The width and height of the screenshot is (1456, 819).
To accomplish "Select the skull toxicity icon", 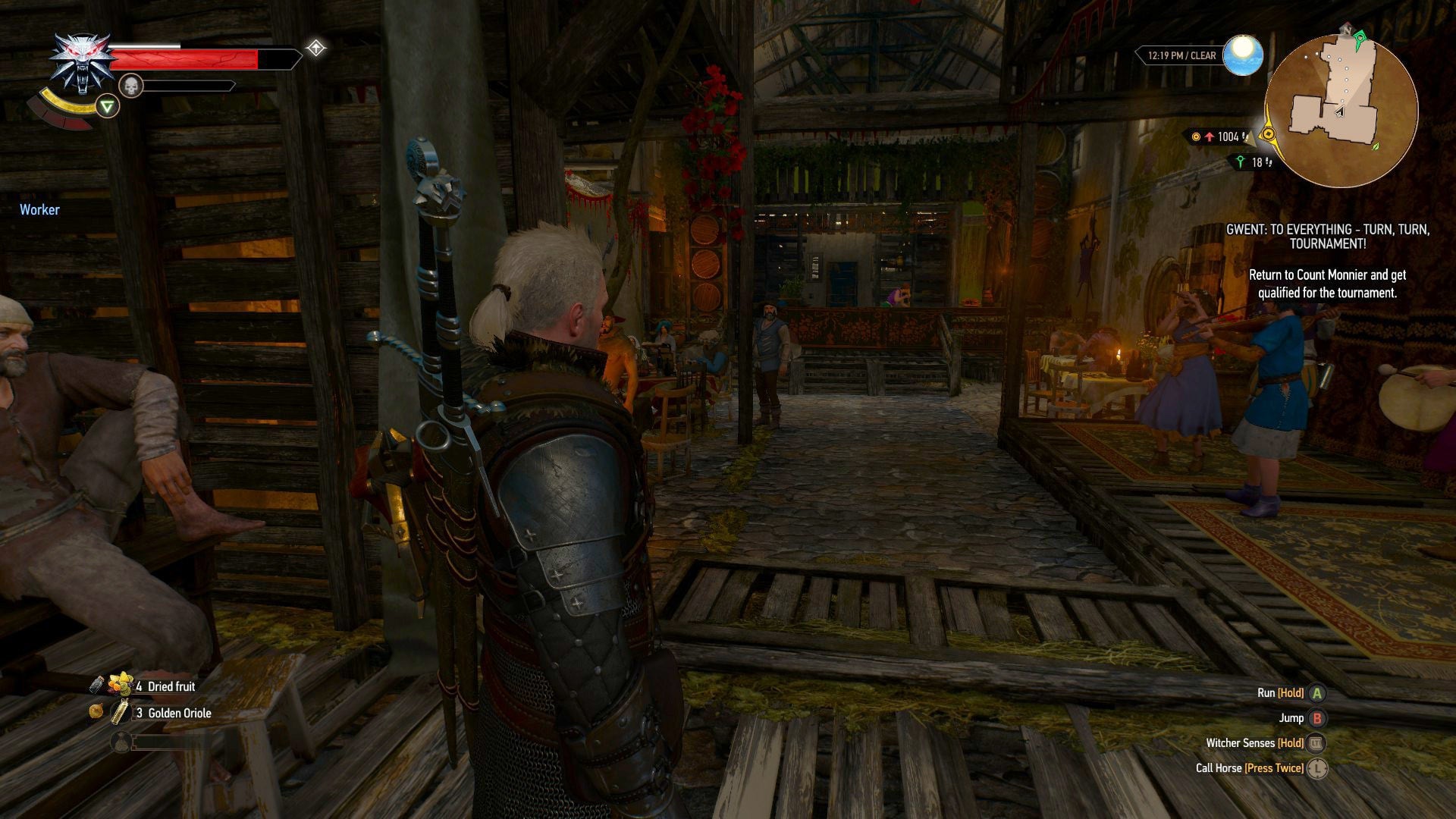I will tap(130, 86).
